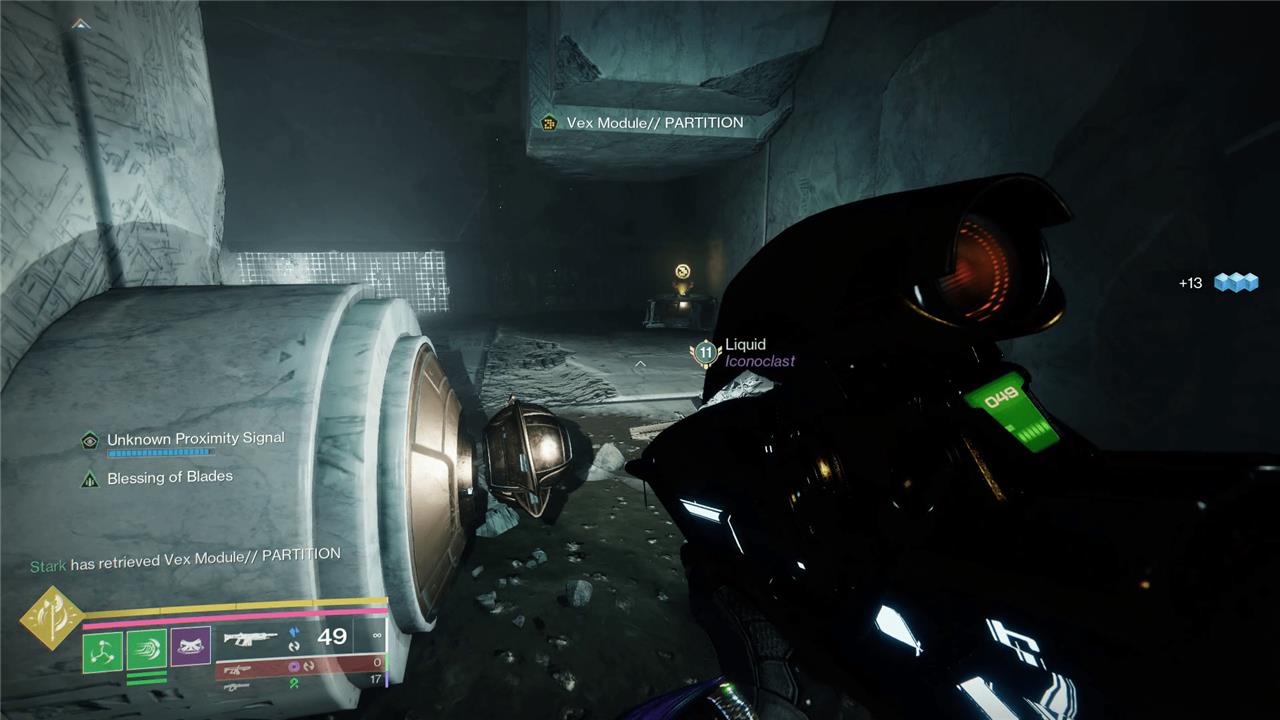
Task: Select the green grenade ability icon
Action: 101,651
